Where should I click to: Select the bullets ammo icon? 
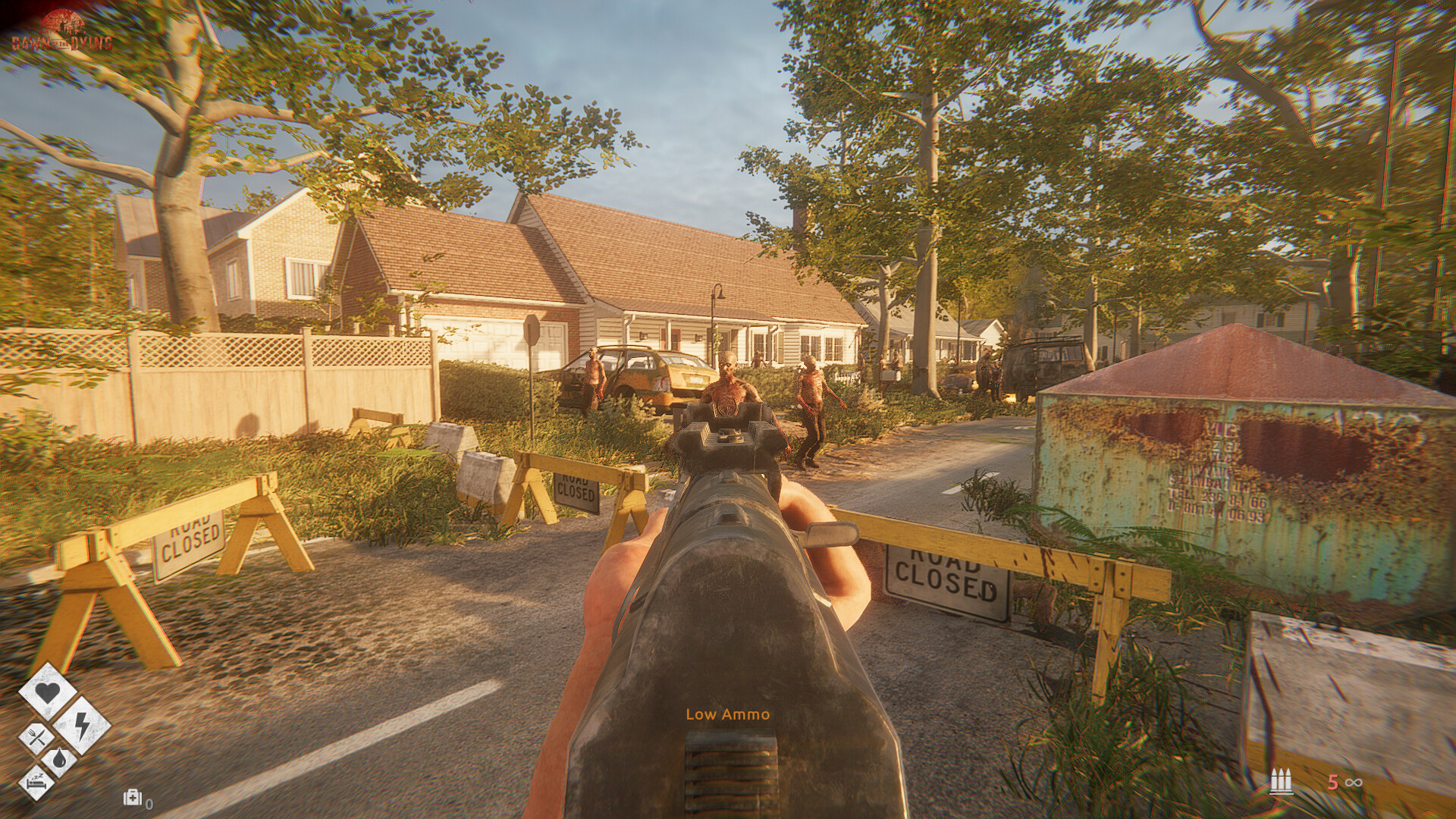pos(1282,780)
